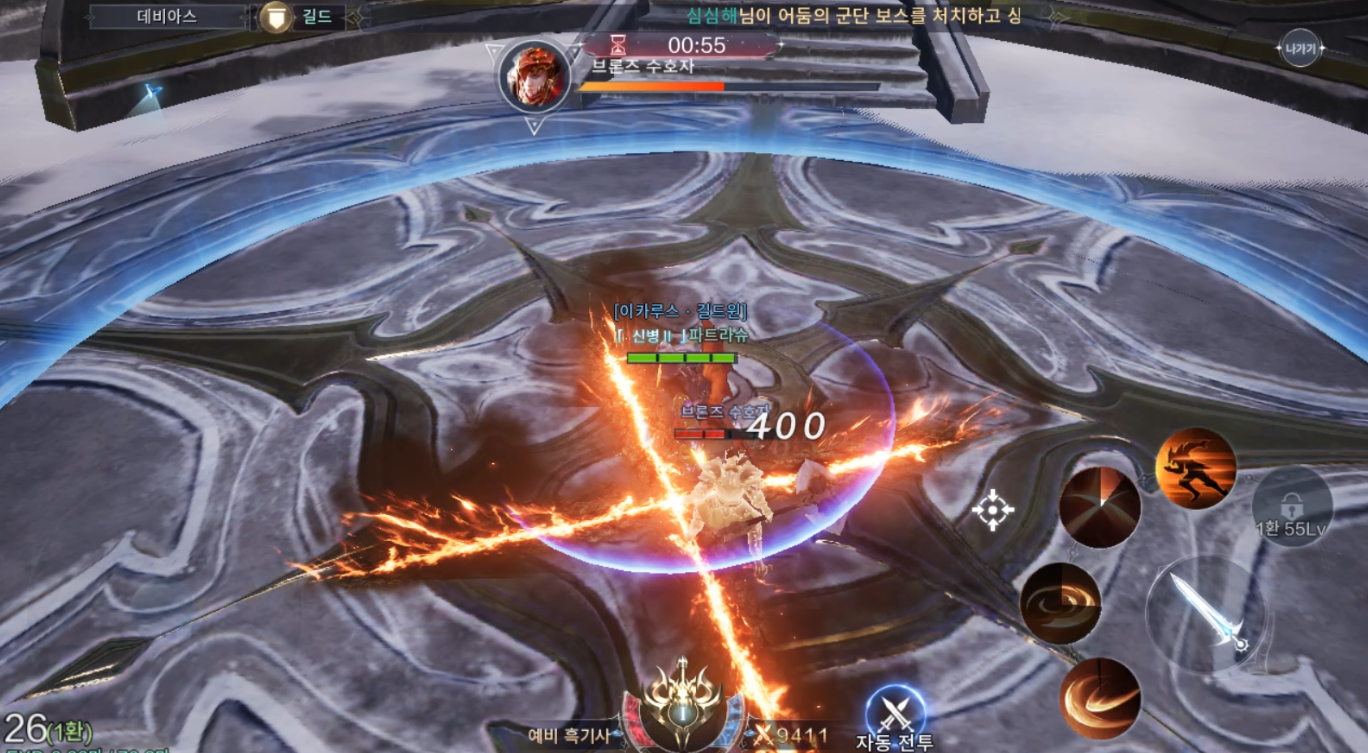Activate the dashing runner skill
The width and height of the screenshot is (1368, 753).
click(x=1196, y=468)
